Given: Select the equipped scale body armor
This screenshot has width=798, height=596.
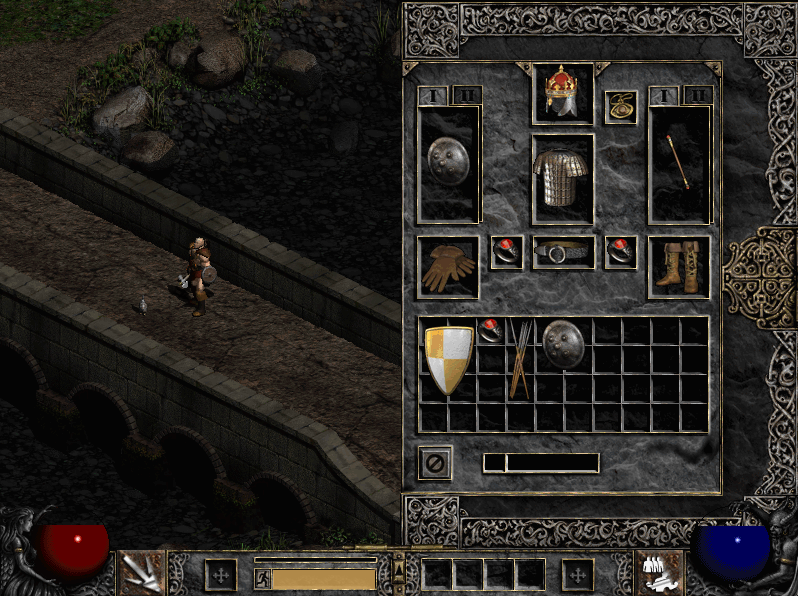Looking at the screenshot, I should point(563,178).
